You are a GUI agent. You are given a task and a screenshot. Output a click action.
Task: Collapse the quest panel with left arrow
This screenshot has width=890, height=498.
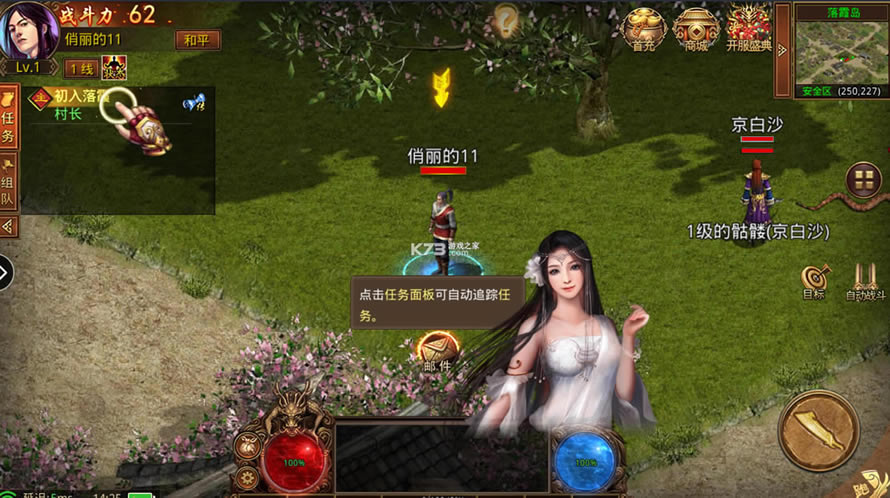coord(8,226)
